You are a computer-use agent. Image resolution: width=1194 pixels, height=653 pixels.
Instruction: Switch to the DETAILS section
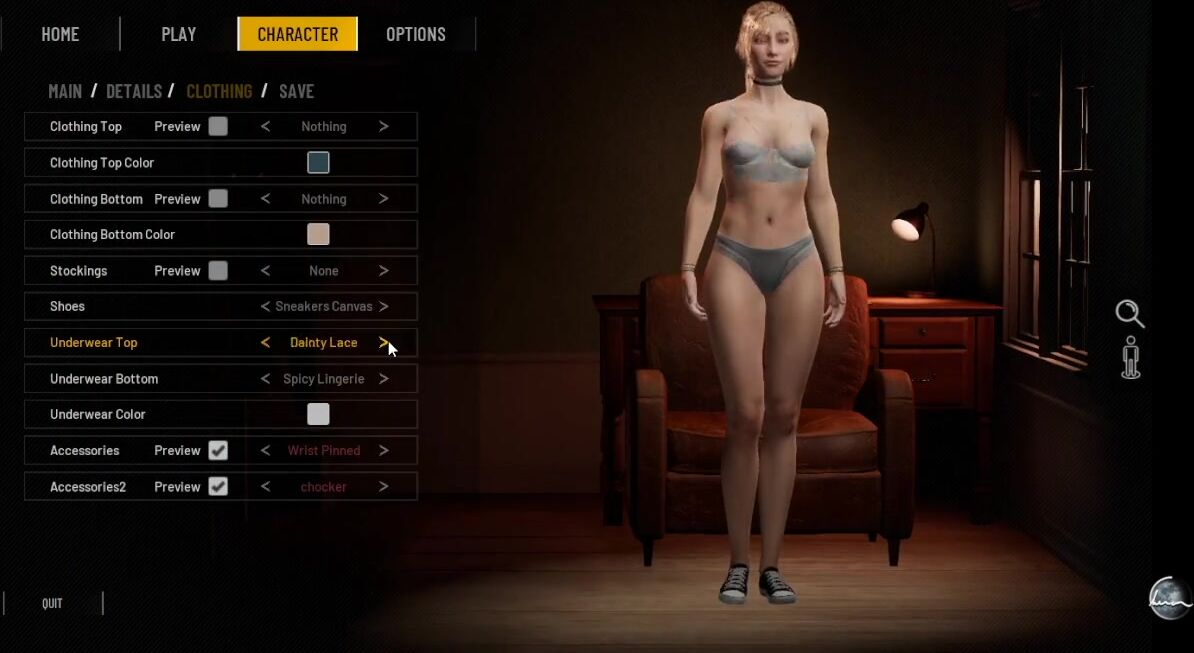134,91
